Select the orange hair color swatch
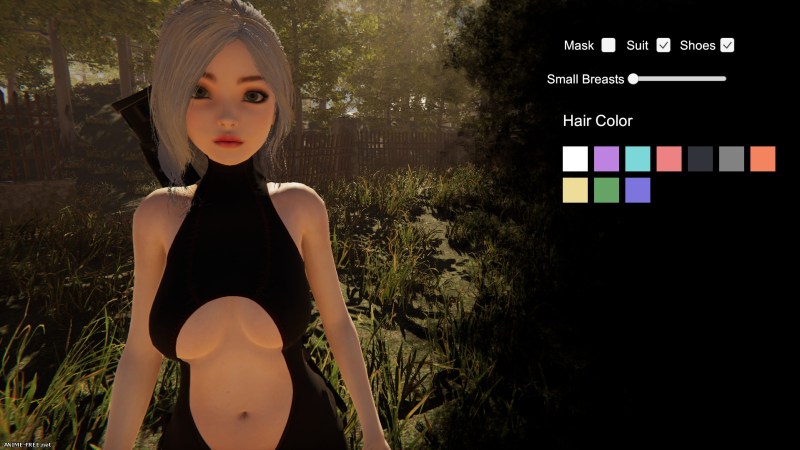Viewport: 800px width, 450px height. coord(763,159)
